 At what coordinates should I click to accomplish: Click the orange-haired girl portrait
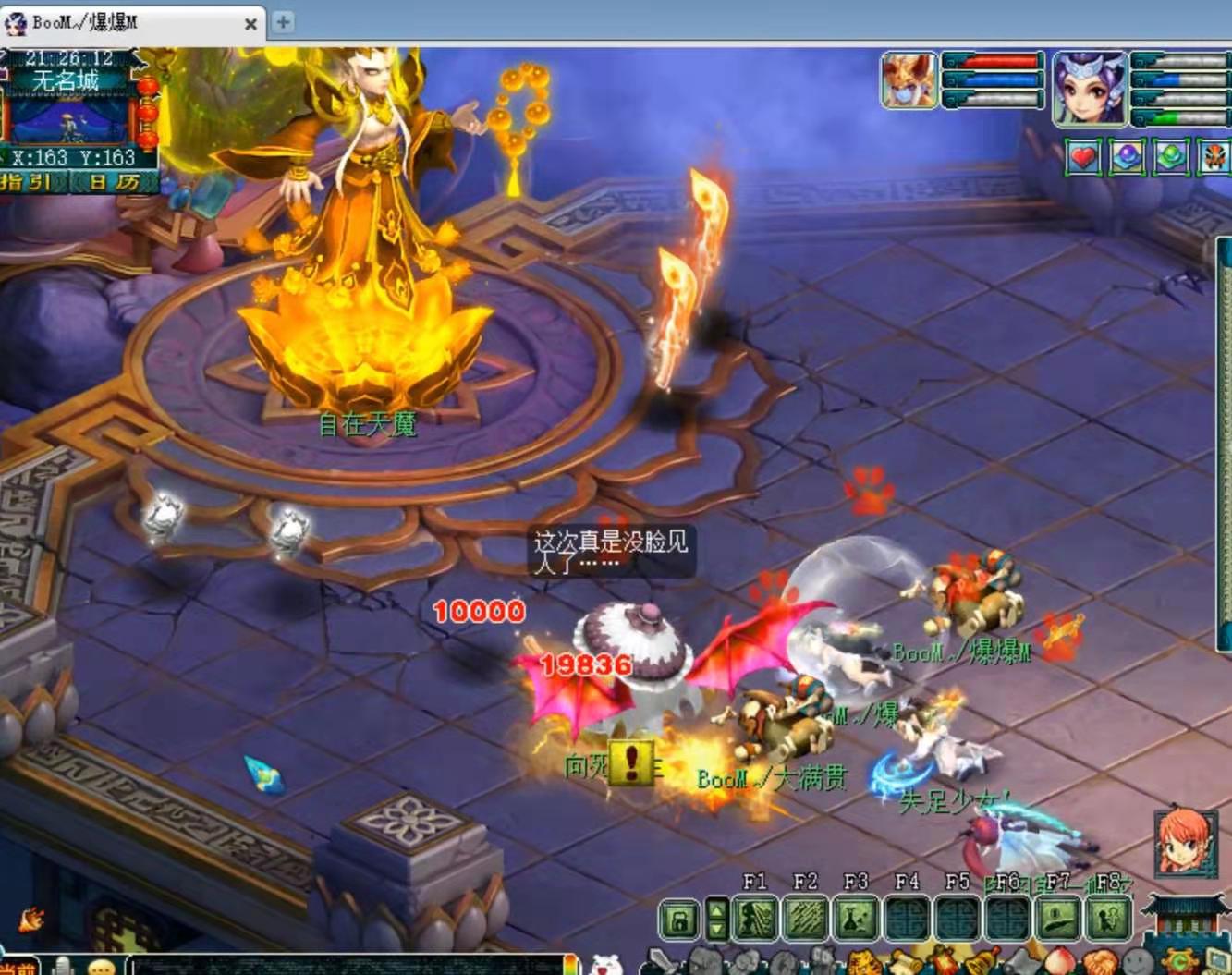pos(1185,841)
